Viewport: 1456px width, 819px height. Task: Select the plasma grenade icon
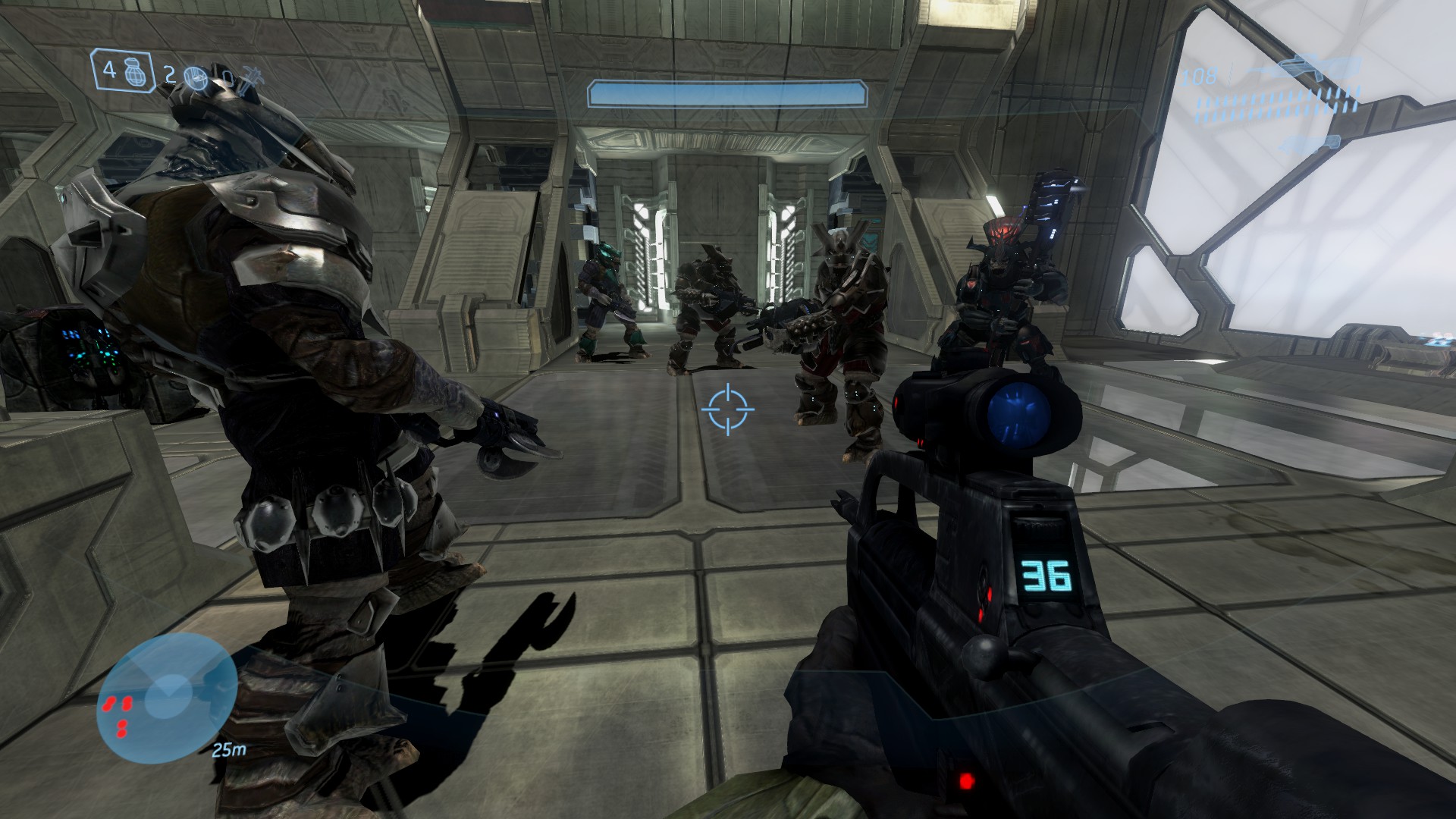196,77
